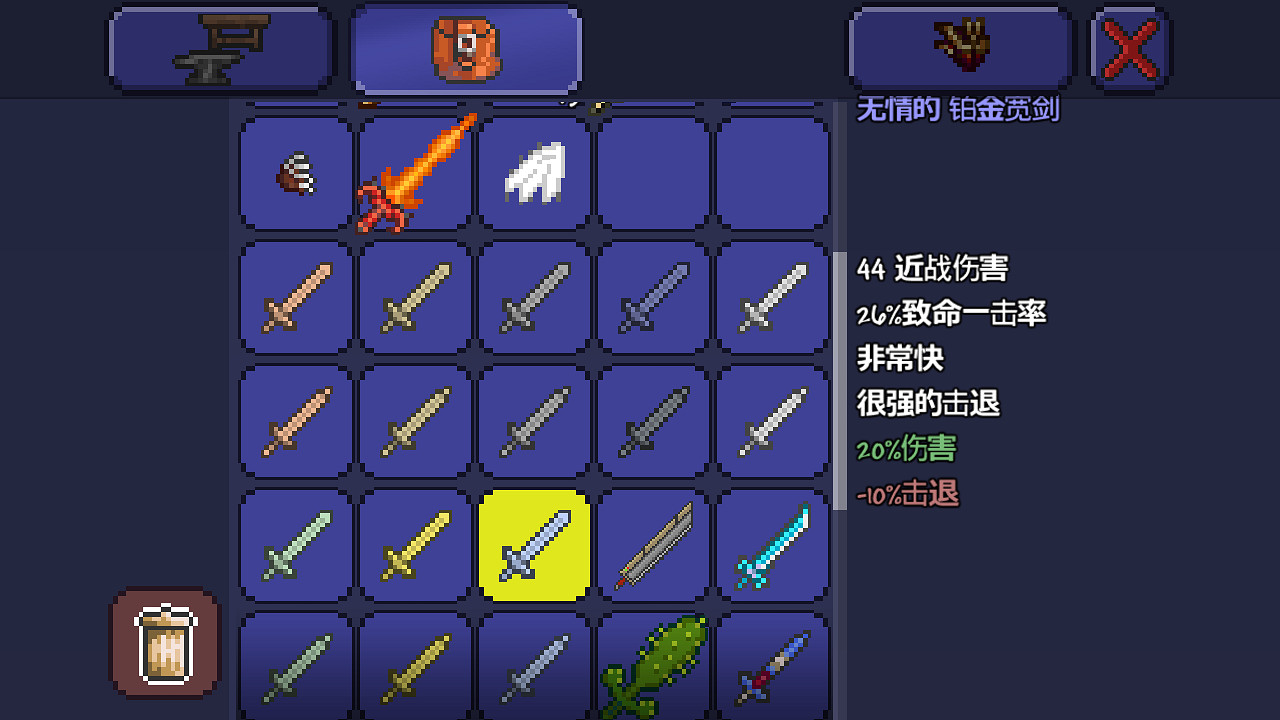
Task: Select the green Cactus Sword
Action: pos(653,665)
